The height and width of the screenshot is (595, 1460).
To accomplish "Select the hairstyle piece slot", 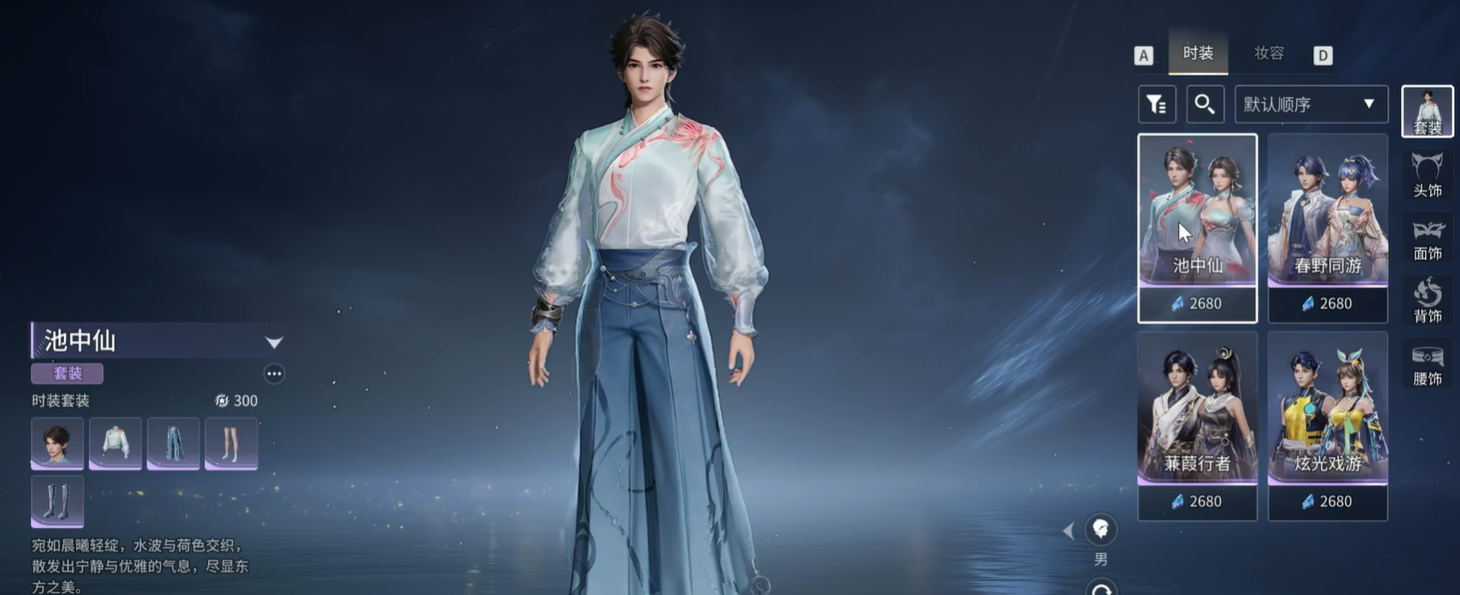I will 57,443.
